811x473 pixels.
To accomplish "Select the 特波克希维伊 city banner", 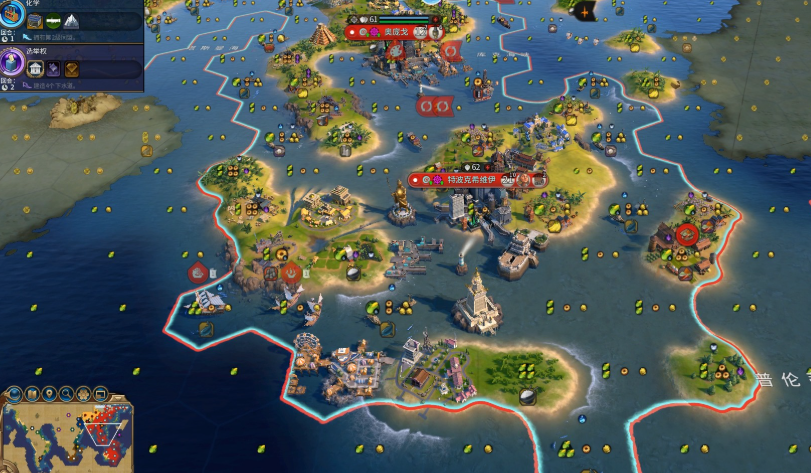I will tap(476, 180).
